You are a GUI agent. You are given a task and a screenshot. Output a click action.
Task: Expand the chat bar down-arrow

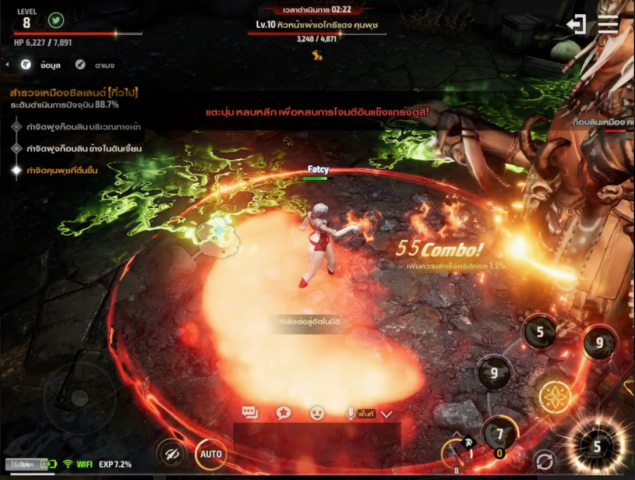[x=387, y=413]
